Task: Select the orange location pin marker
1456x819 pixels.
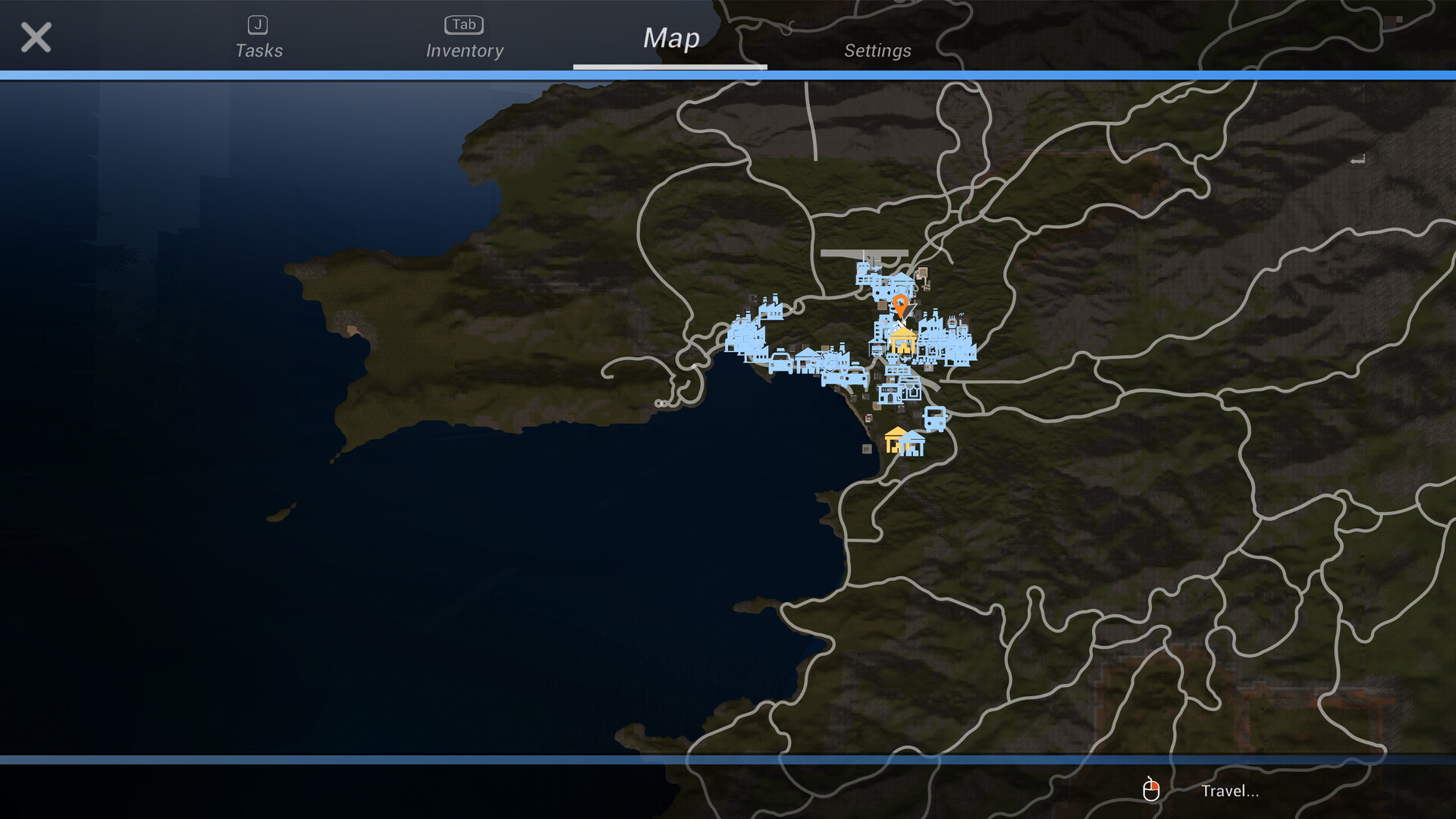Action: (900, 305)
